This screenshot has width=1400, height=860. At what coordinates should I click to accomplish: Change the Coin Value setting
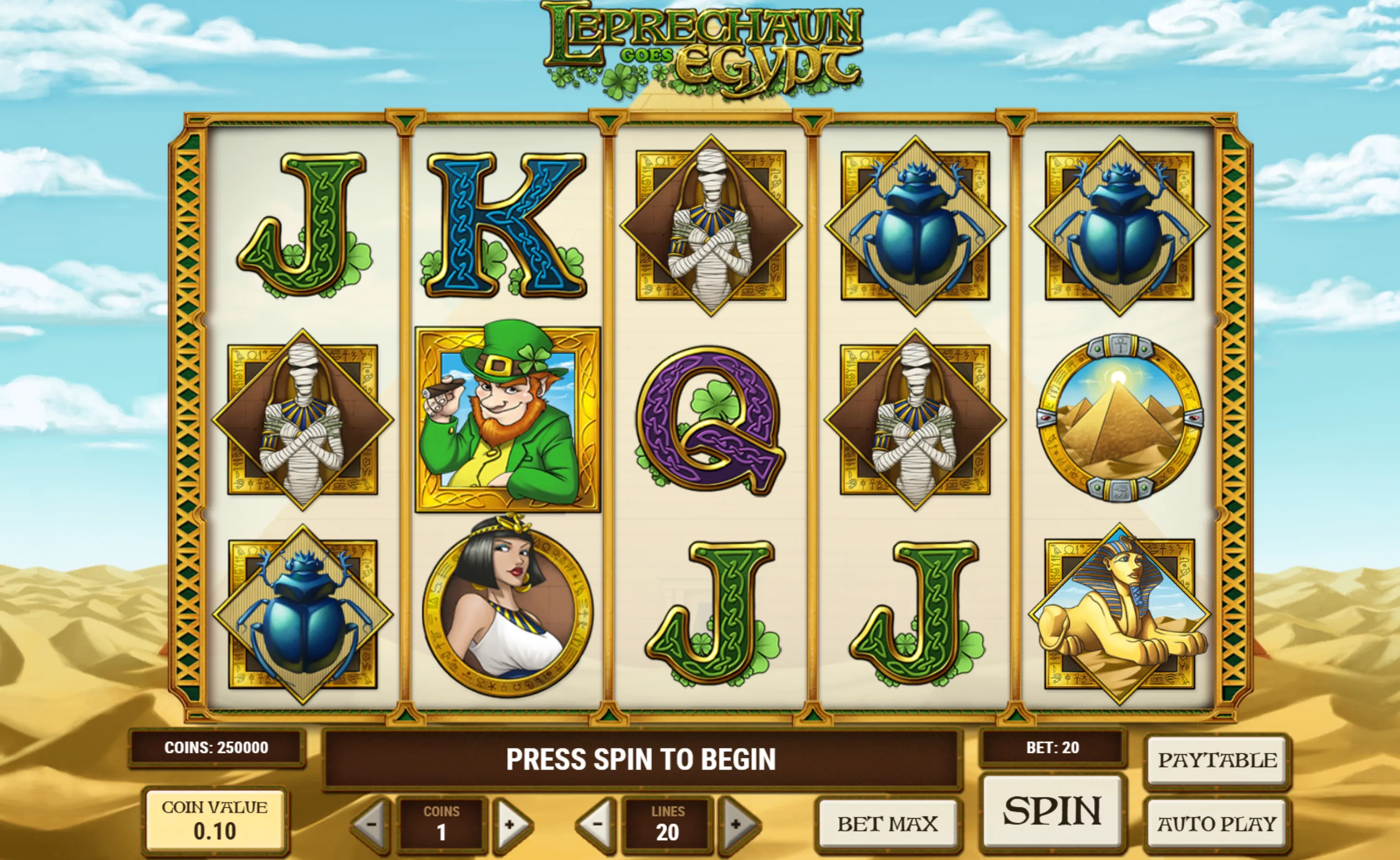(x=214, y=821)
